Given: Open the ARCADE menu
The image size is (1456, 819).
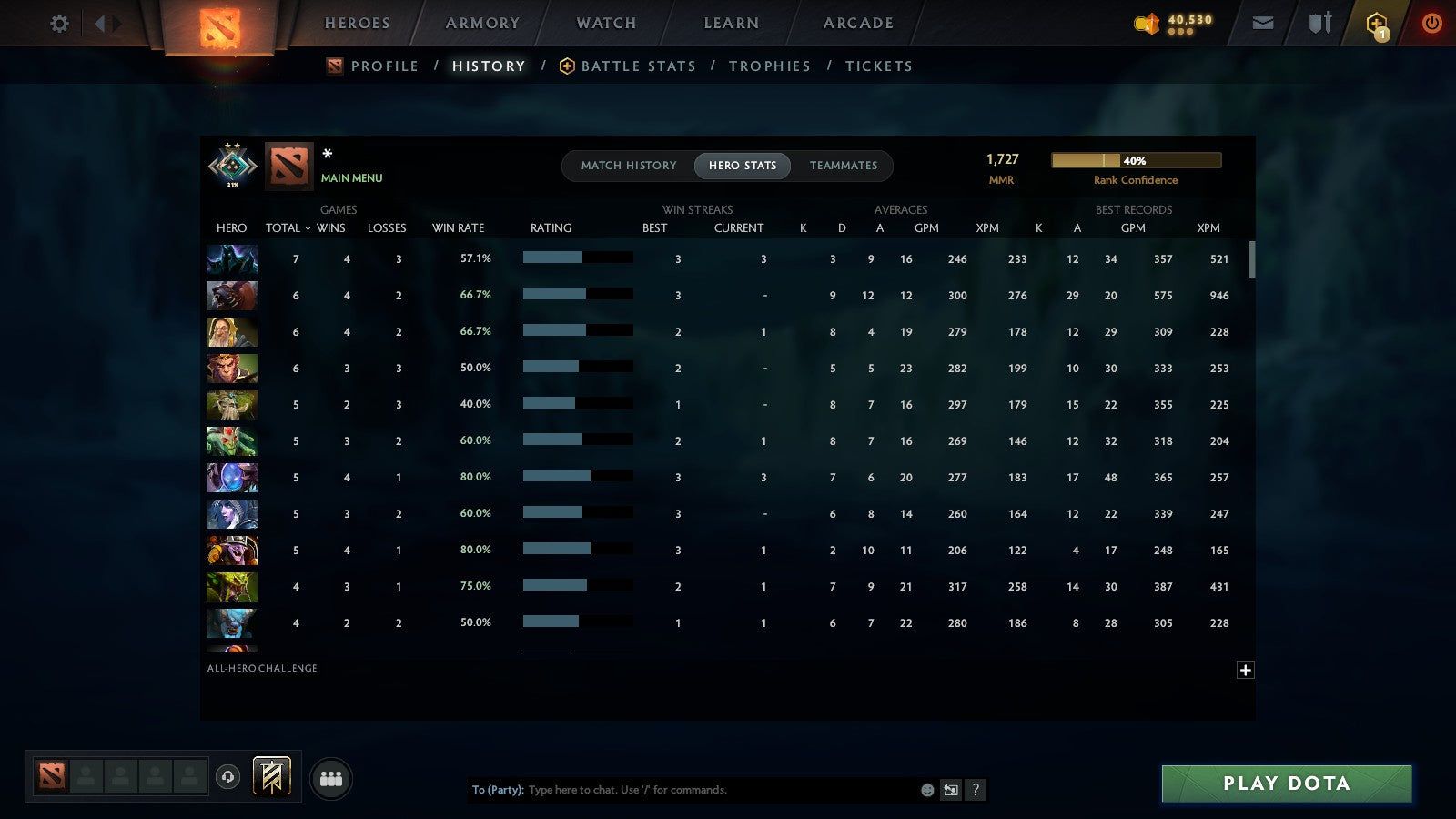Looking at the screenshot, I should [x=856, y=23].
